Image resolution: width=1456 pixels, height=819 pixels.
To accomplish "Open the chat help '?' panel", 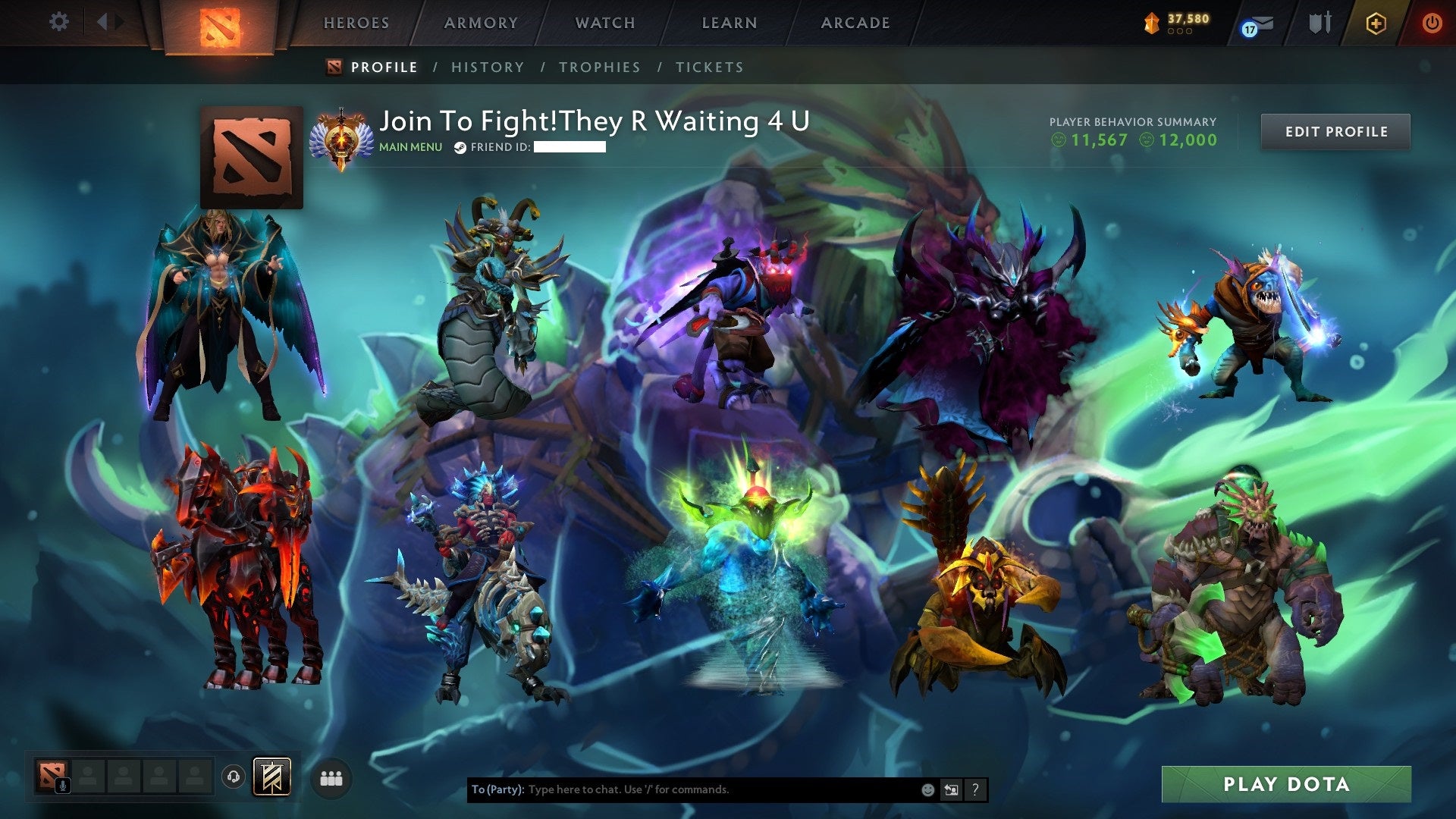I will pyautogui.click(x=974, y=789).
